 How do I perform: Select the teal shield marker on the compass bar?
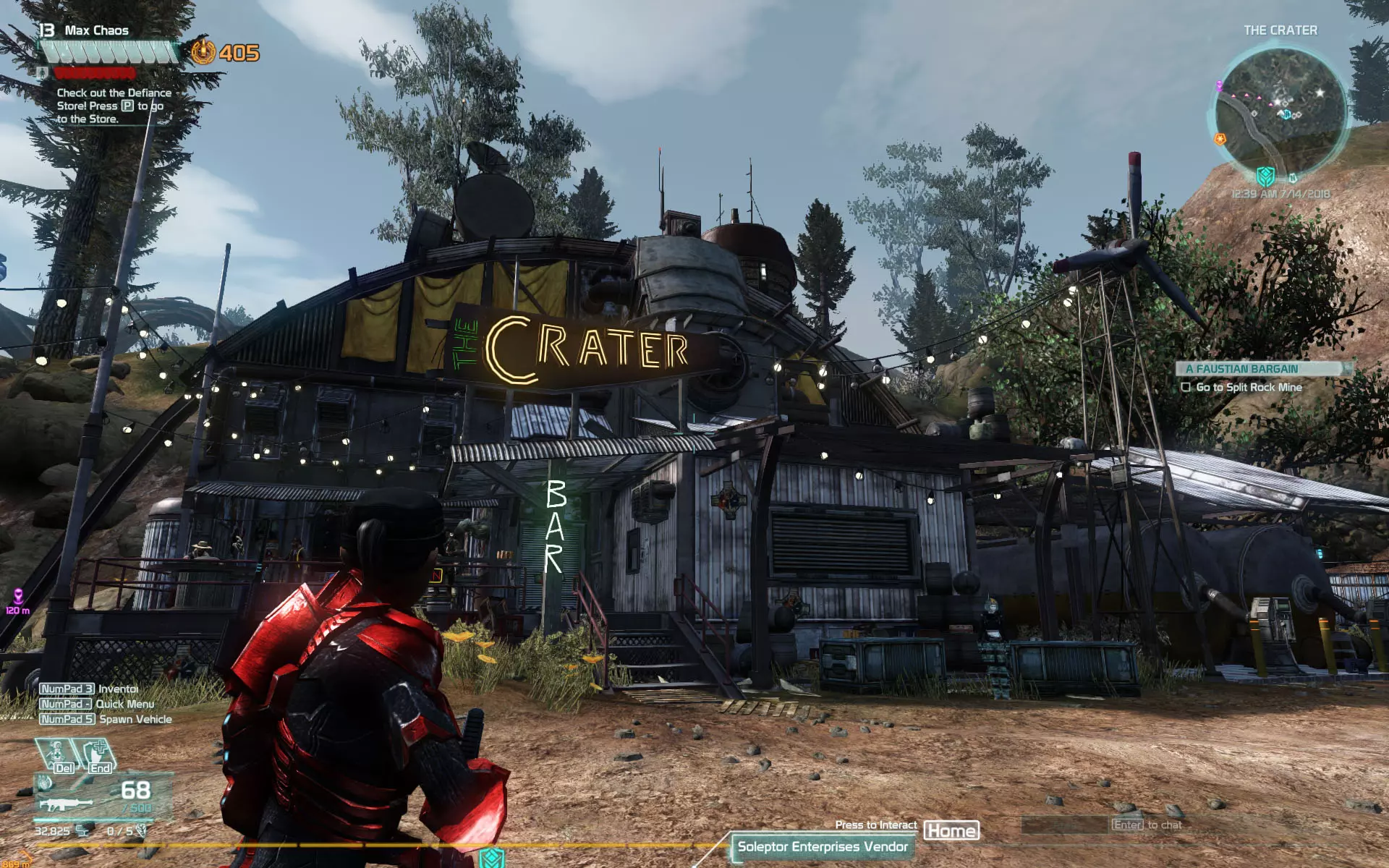(492, 859)
